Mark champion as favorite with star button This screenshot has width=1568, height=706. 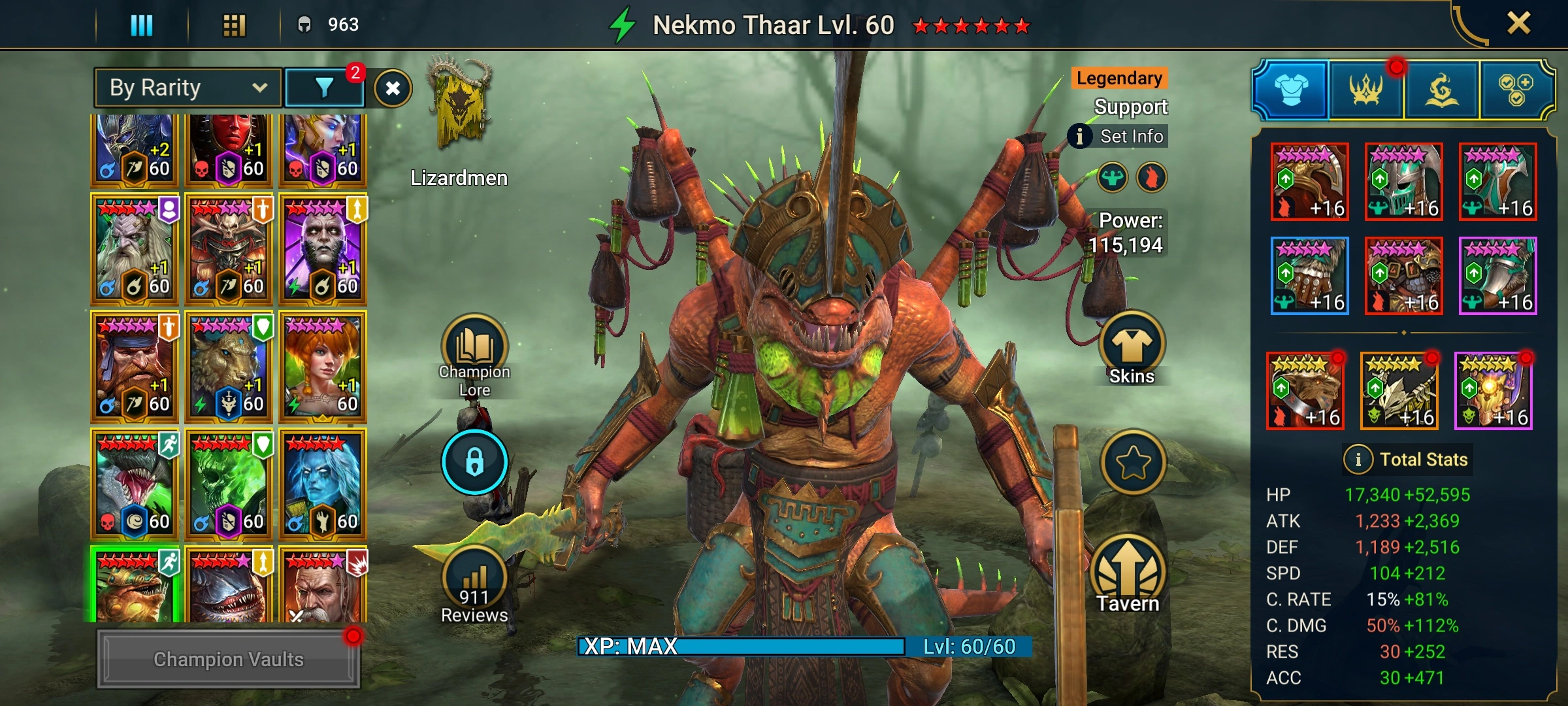click(x=1133, y=463)
